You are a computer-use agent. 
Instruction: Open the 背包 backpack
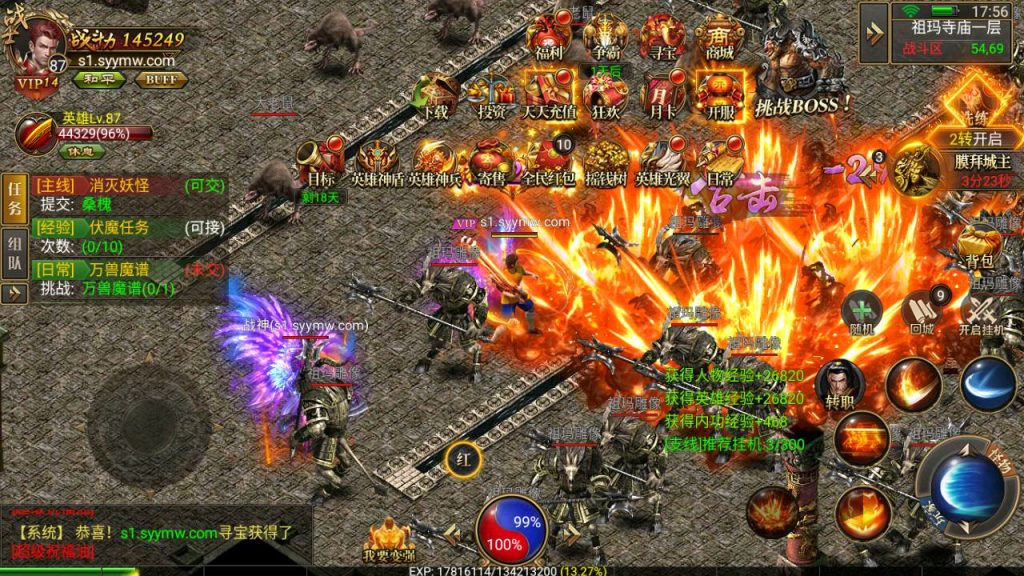coord(979,244)
